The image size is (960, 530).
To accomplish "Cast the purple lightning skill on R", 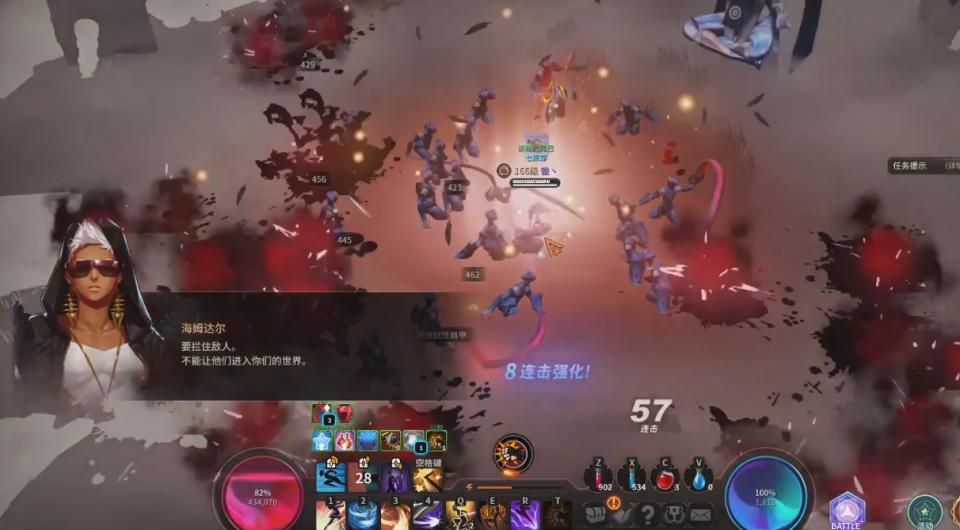I will click(x=525, y=515).
